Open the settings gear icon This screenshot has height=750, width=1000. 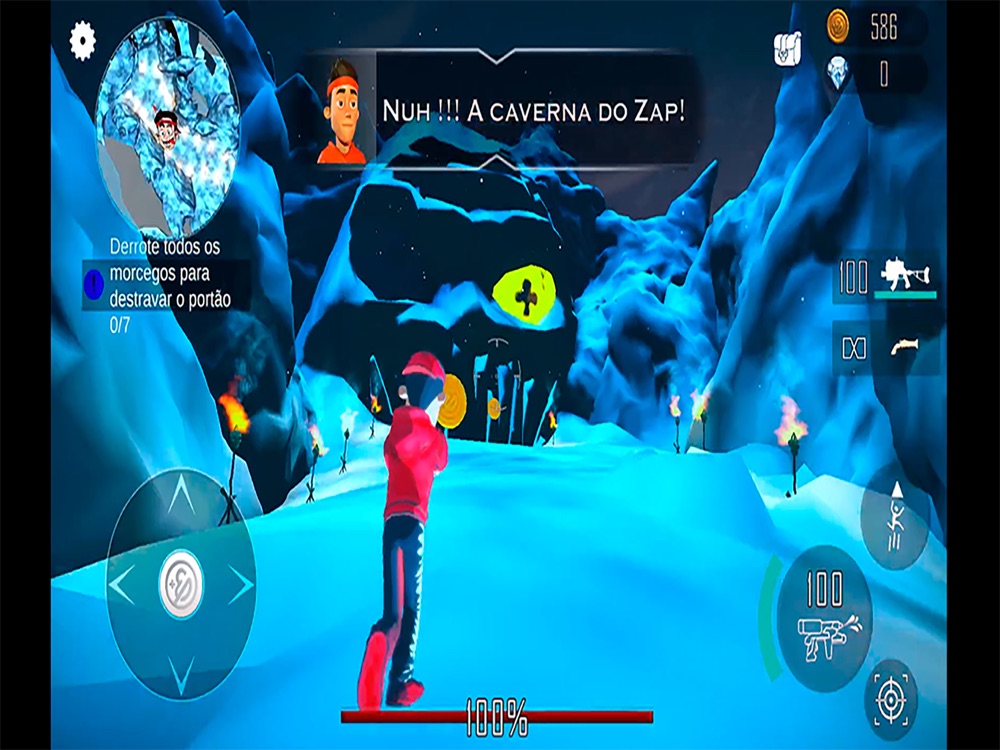click(x=82, y=40)
